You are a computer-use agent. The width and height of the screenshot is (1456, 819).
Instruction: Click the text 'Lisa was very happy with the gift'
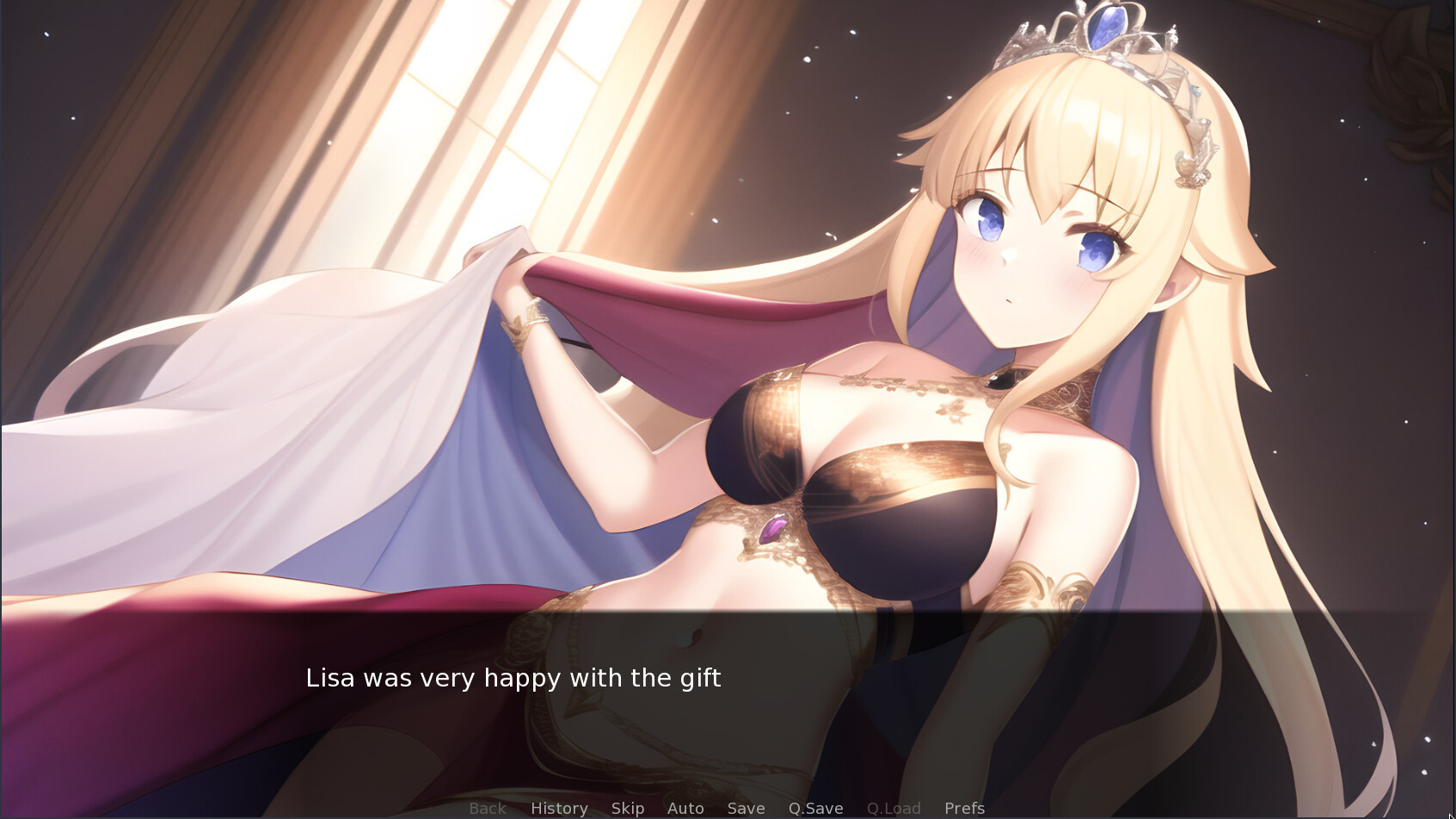tap(514, 678)
